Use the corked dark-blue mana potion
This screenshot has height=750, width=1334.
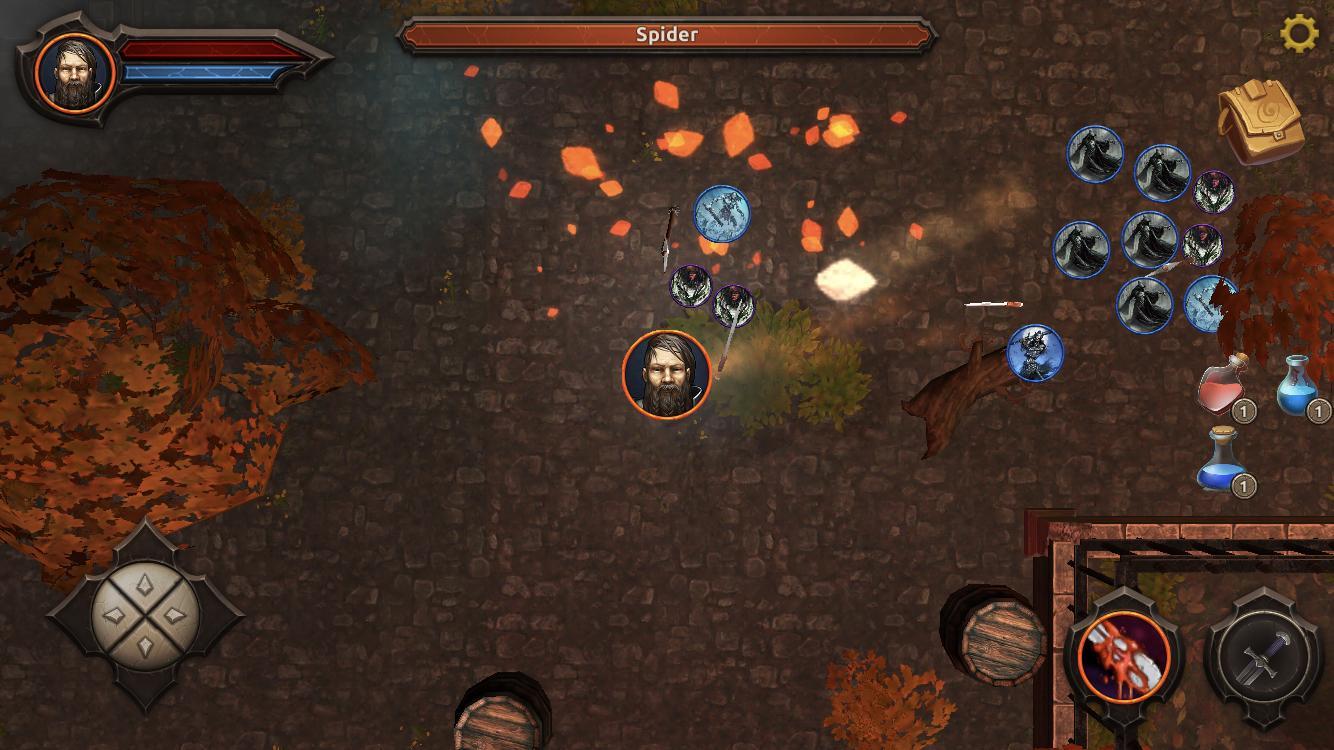pos(1222,461)
